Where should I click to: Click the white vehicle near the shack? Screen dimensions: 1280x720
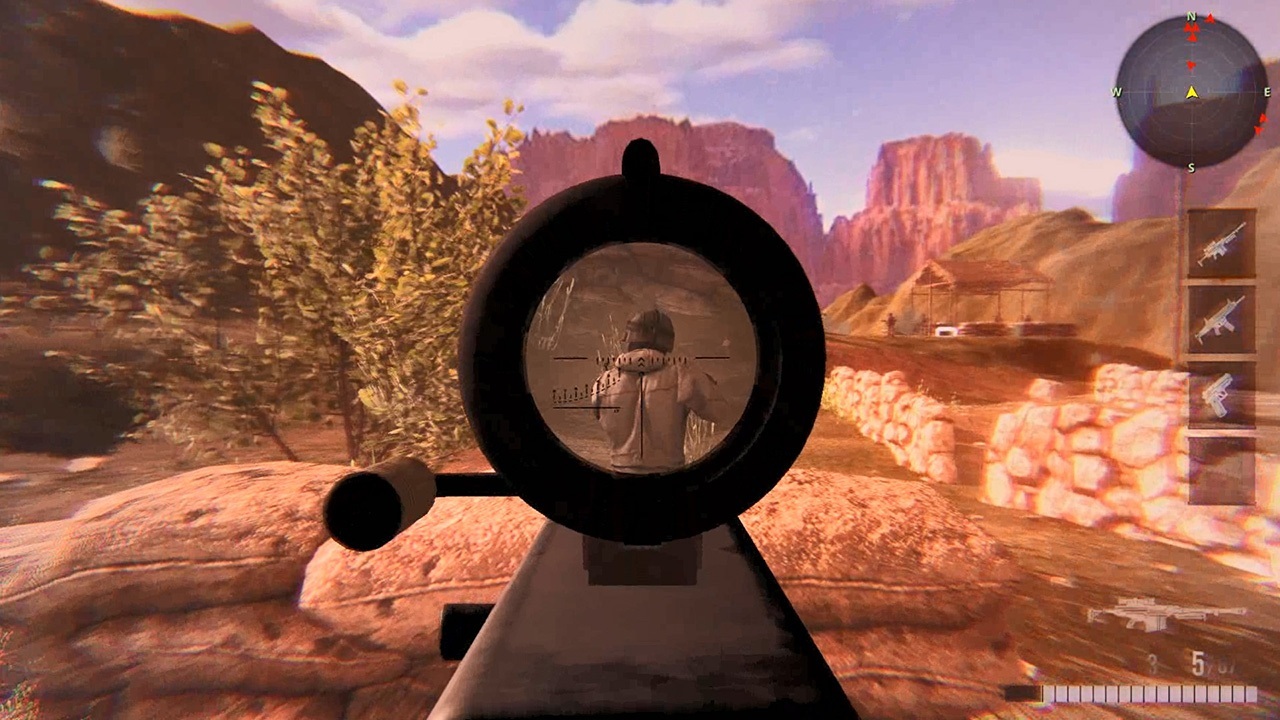pos(946,331)
